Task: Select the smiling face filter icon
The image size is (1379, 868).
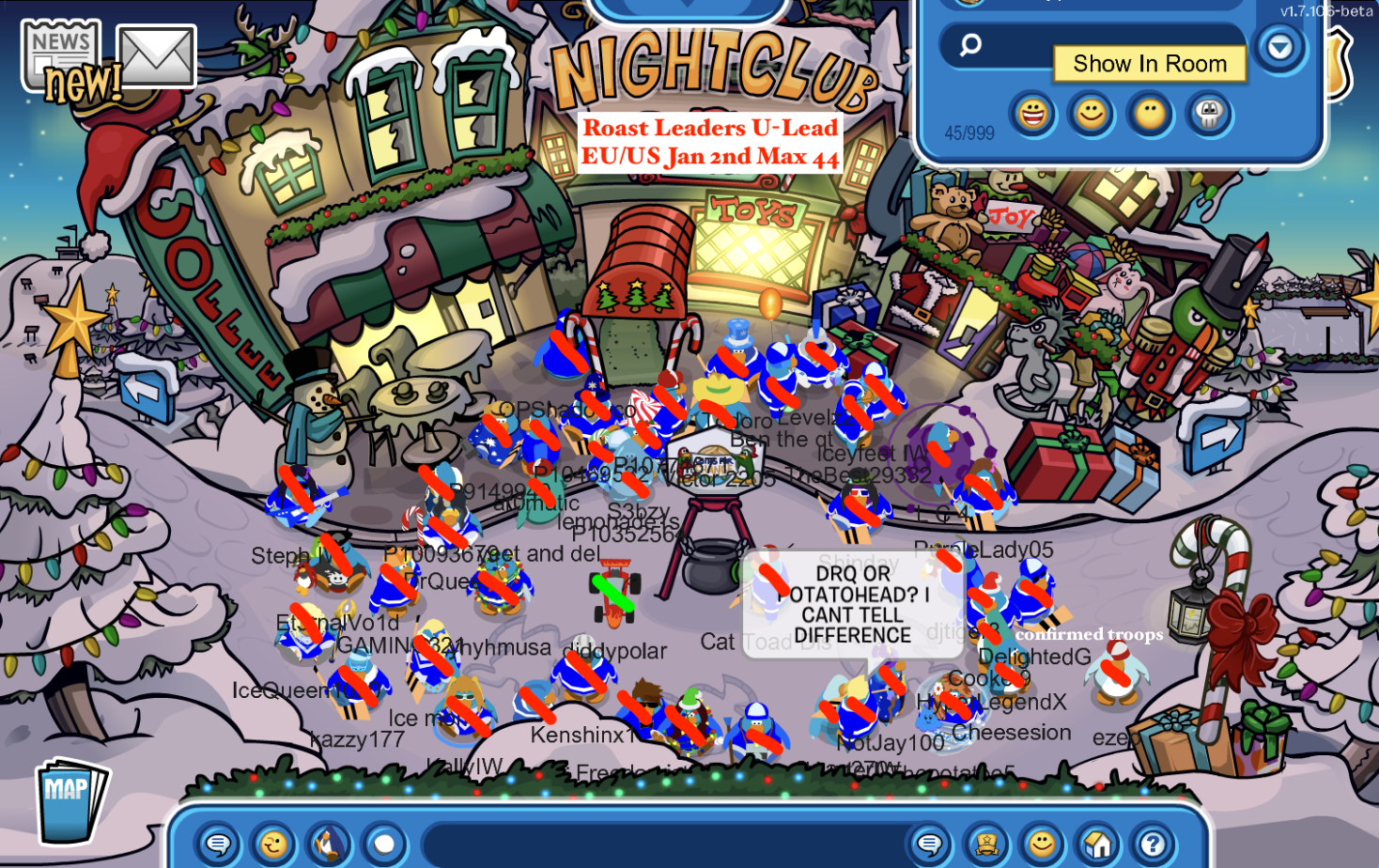Action: click(x=1091, y=115)
